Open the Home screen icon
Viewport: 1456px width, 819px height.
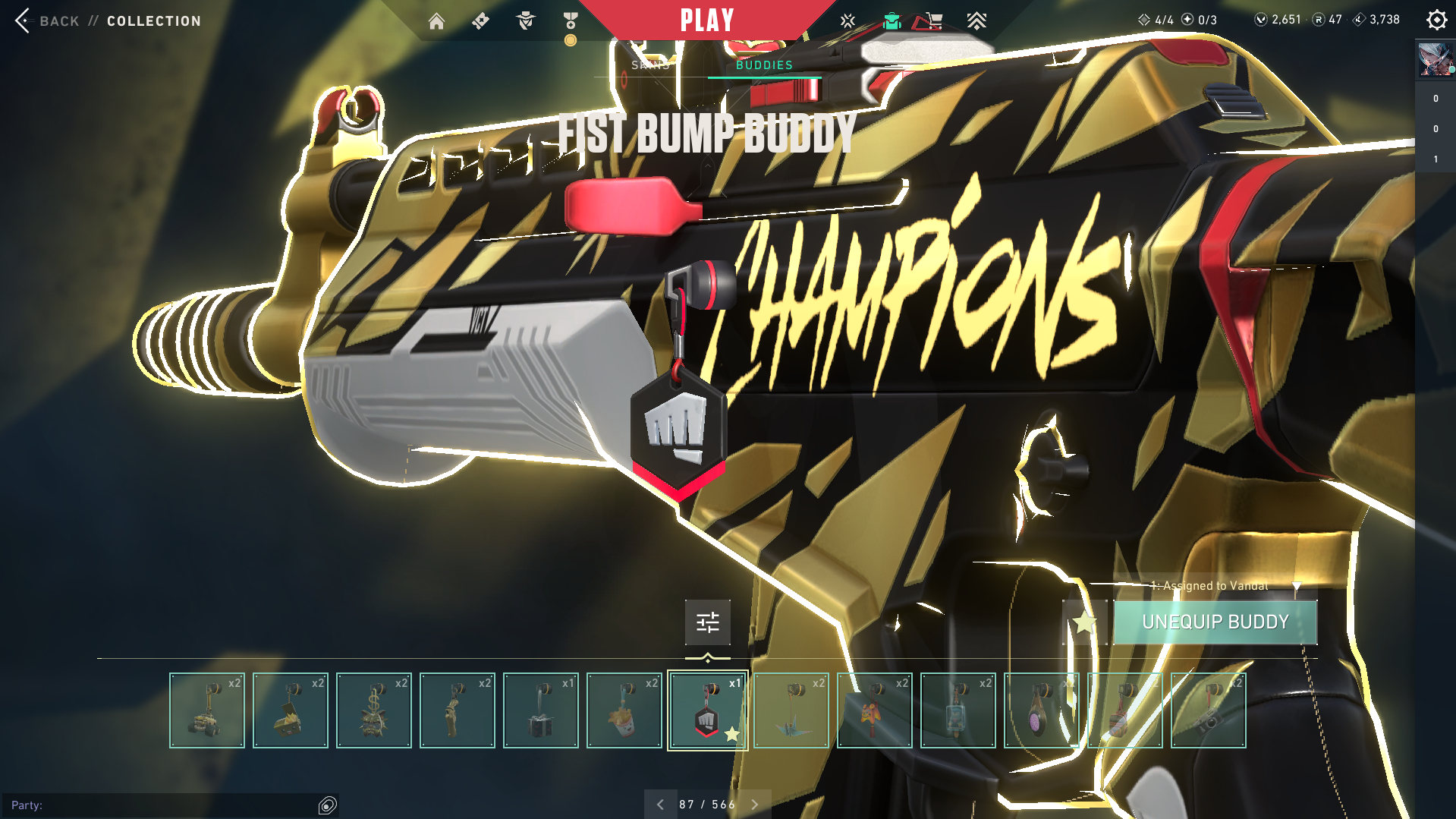436,21
